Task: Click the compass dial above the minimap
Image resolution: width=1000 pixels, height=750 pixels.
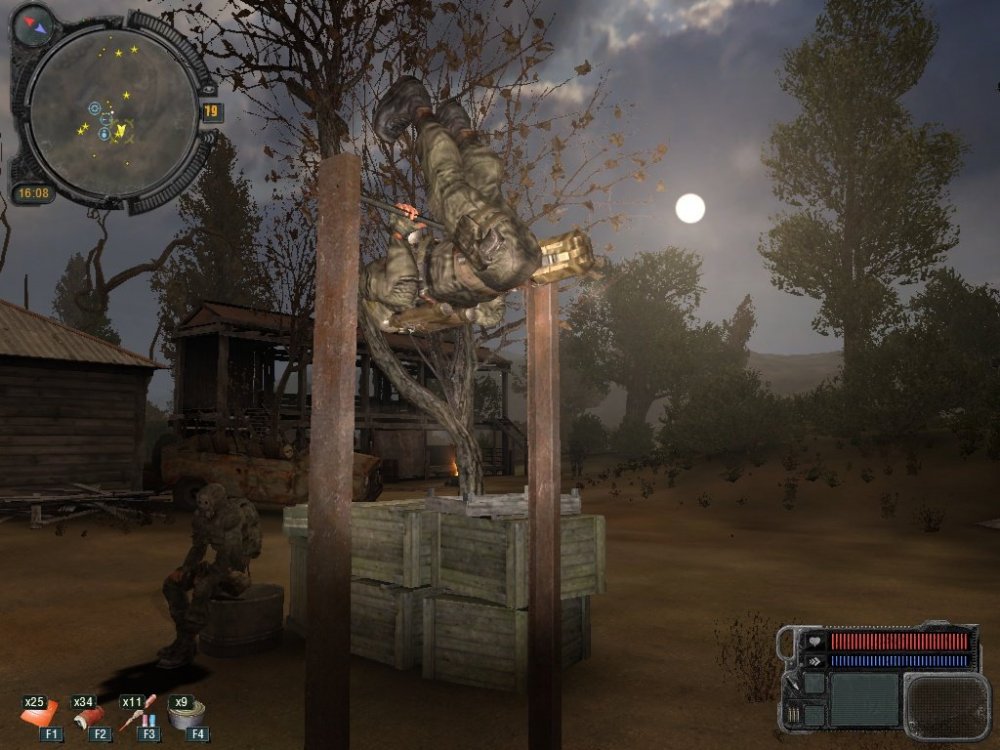Action: pos(33,26)
